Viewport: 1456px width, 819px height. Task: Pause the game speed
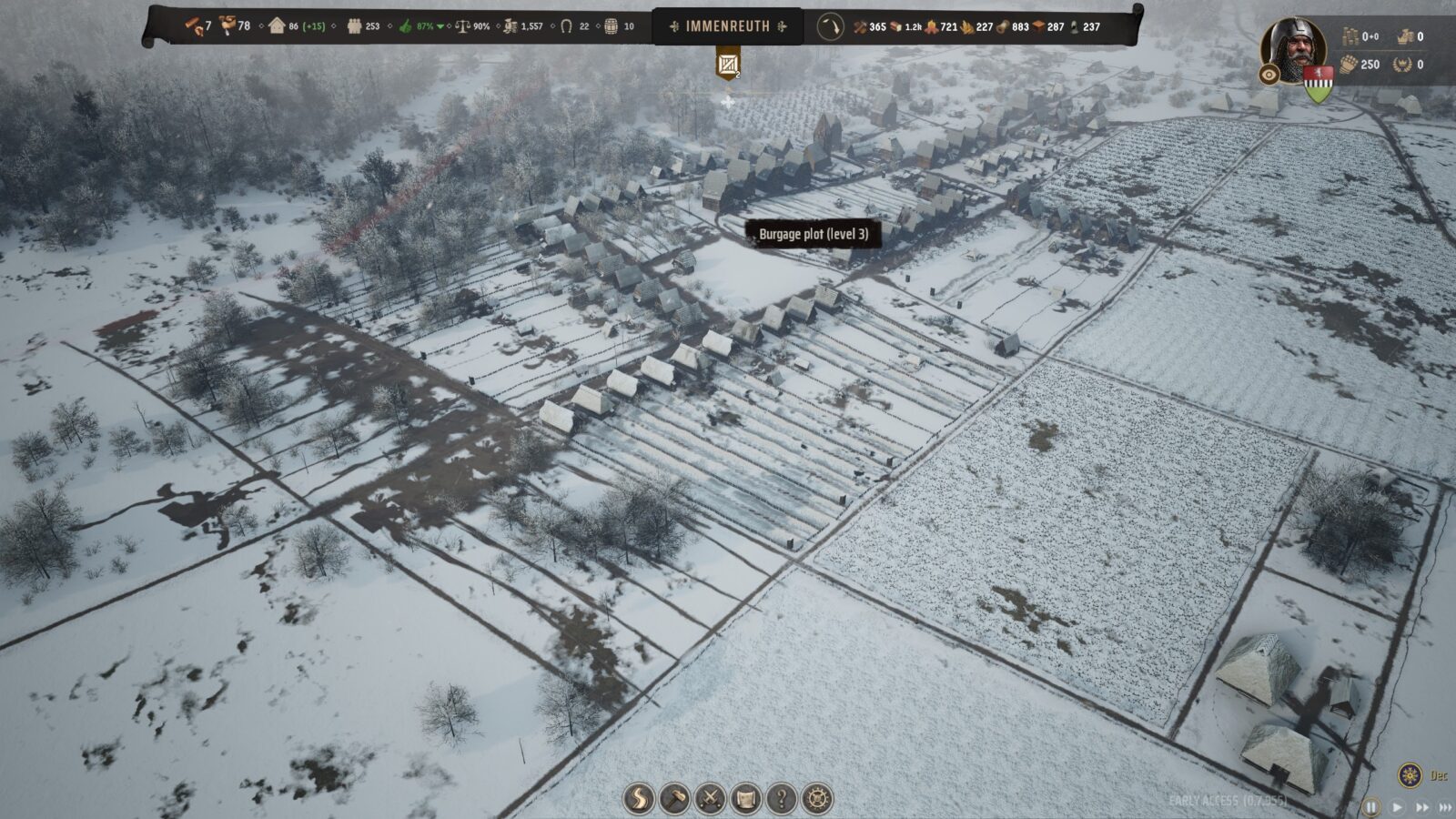tap(1371, 807)
